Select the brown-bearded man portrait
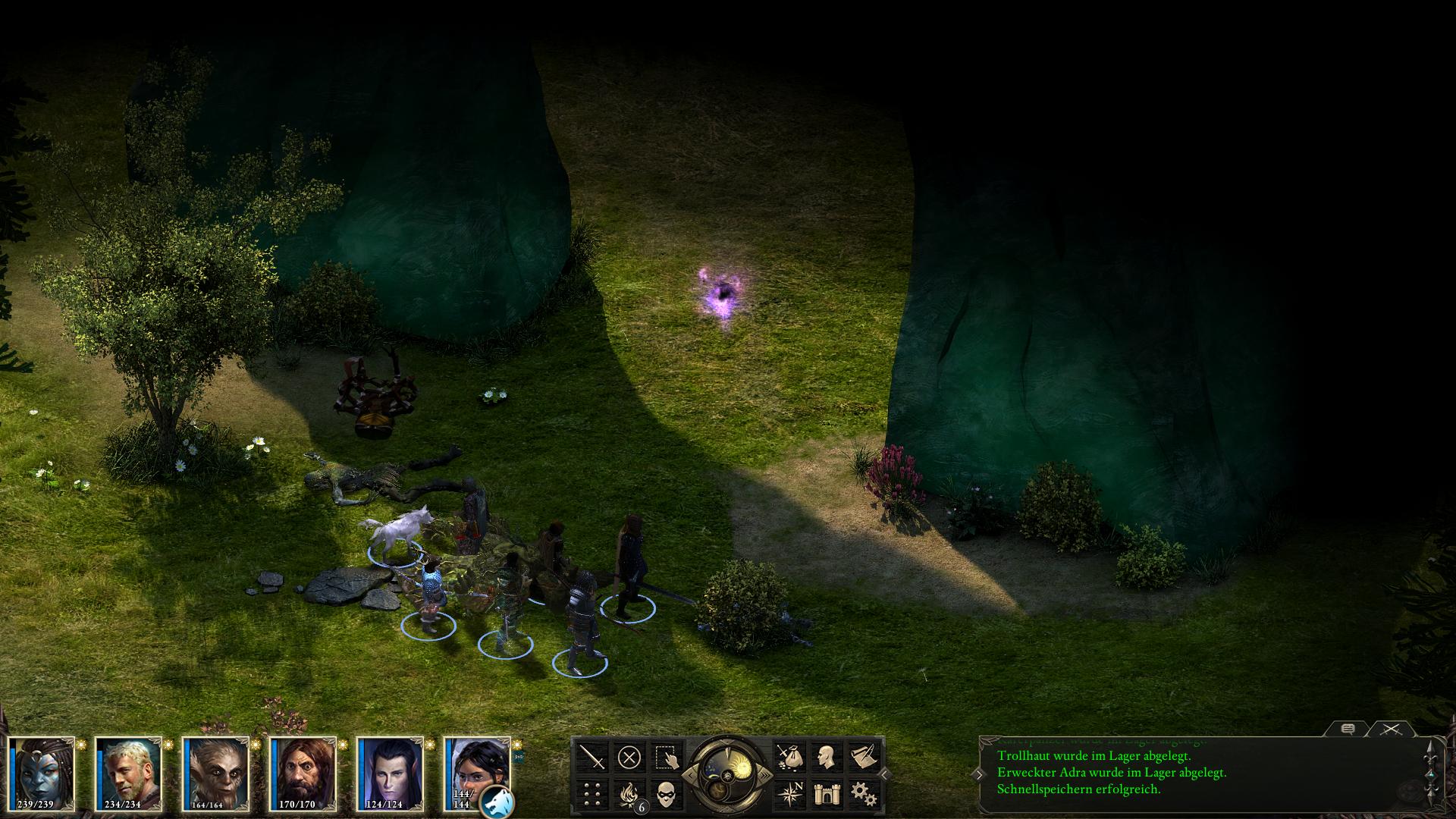This screenshot has width=1456, height=819. point(303,773)
